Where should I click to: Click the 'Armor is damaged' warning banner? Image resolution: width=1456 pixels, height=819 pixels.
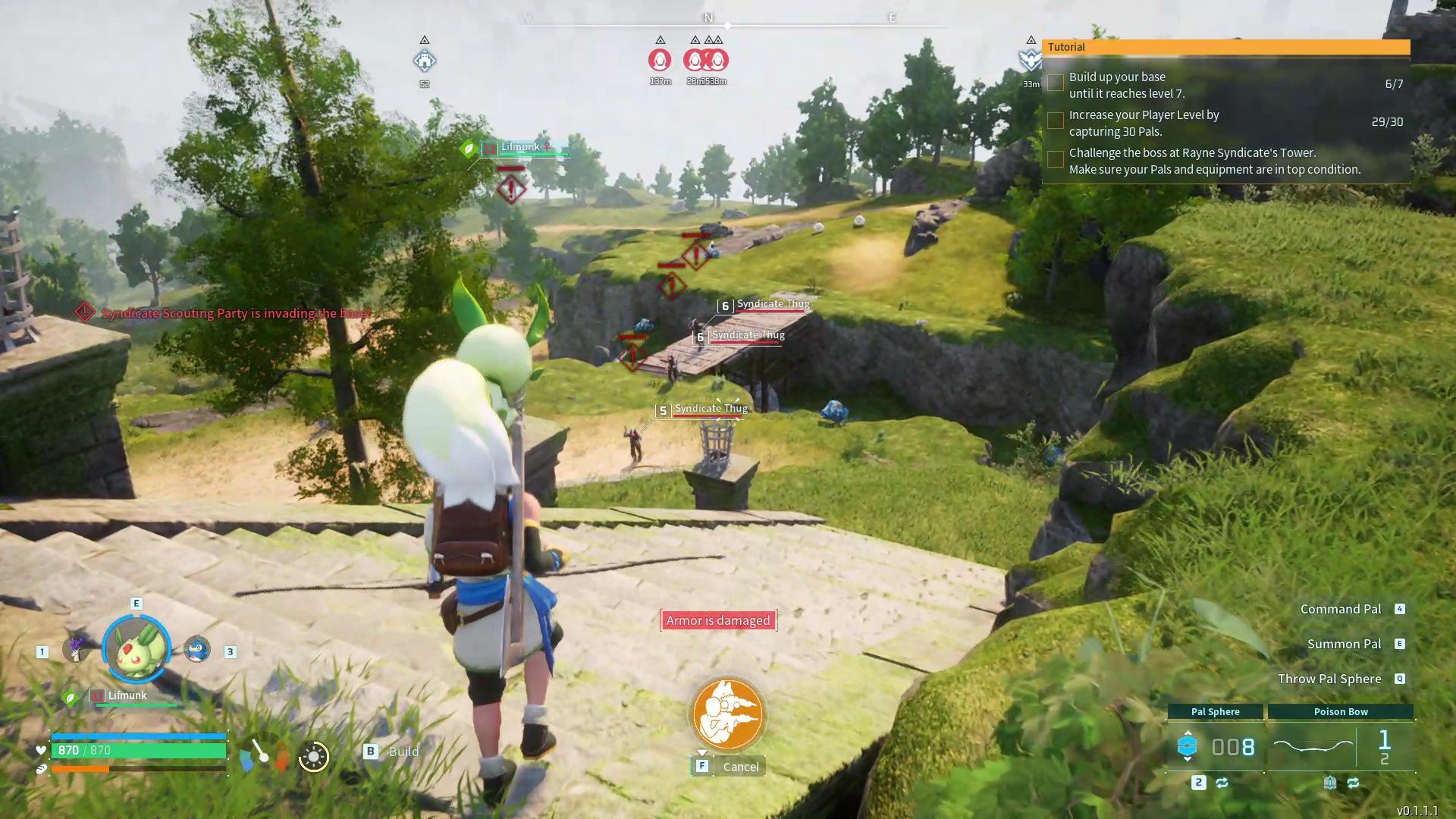(x=717, y=620)
